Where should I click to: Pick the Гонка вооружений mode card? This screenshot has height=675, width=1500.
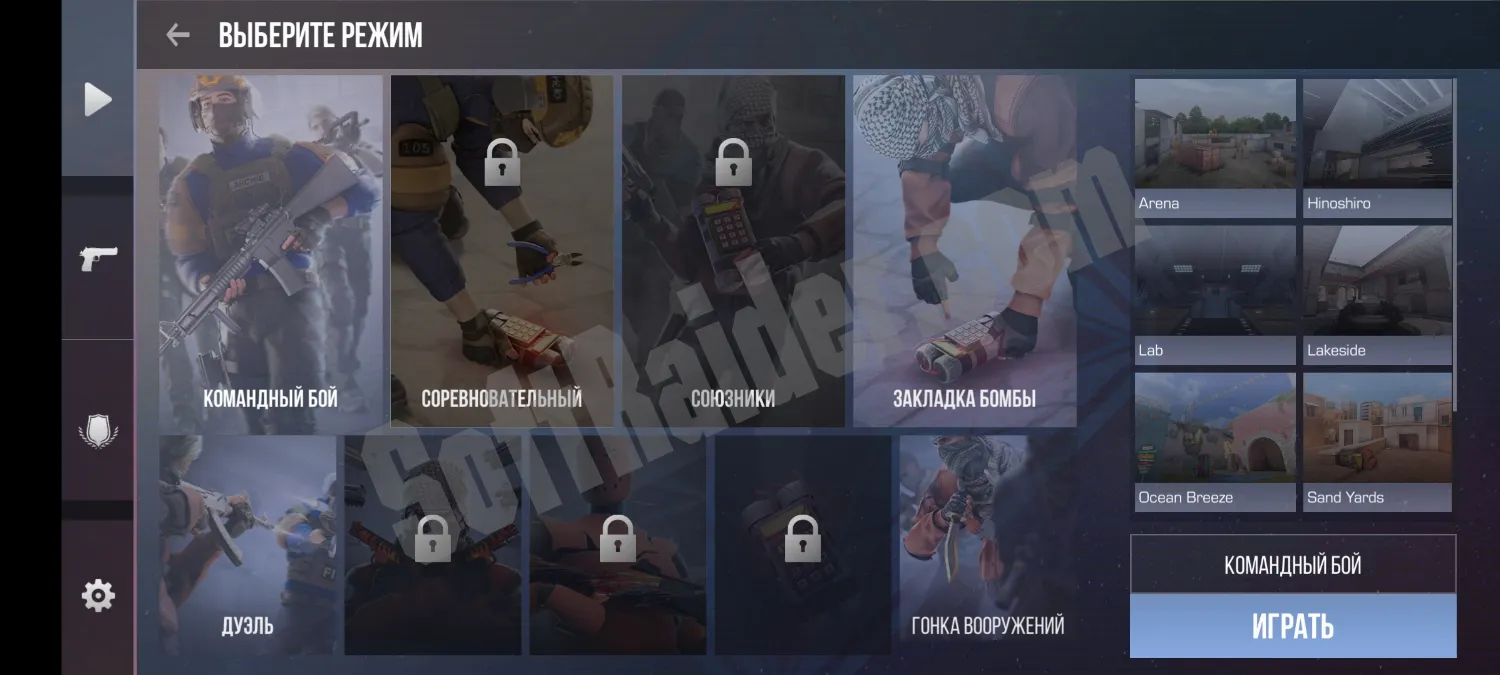coord(988,545)
